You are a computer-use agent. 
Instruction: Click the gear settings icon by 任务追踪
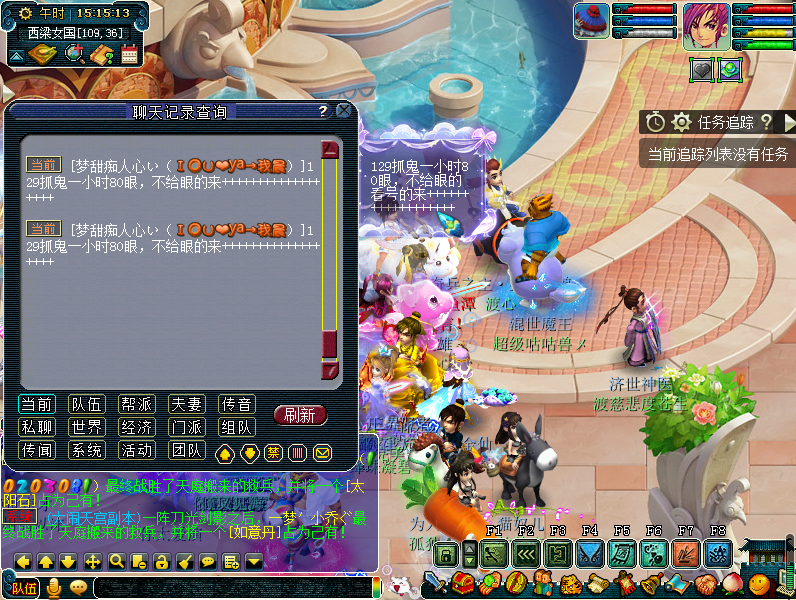pyautogui.click(x=682, y=122)
